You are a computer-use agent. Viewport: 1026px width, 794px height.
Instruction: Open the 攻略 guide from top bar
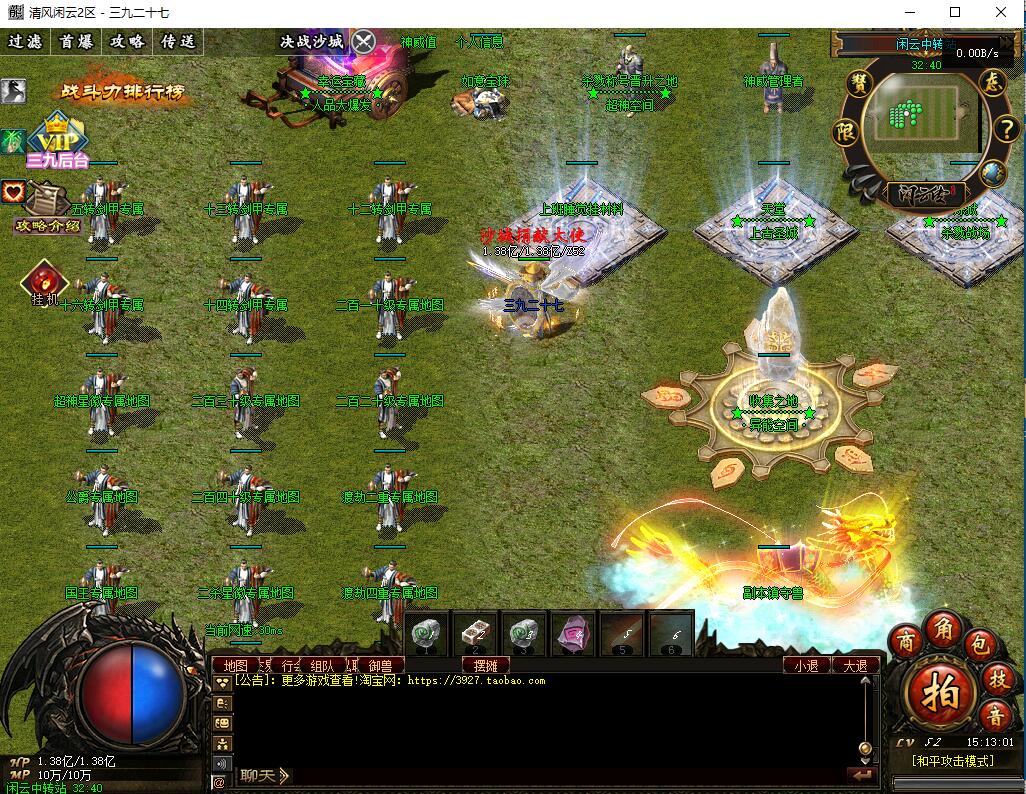pos(127,42)
